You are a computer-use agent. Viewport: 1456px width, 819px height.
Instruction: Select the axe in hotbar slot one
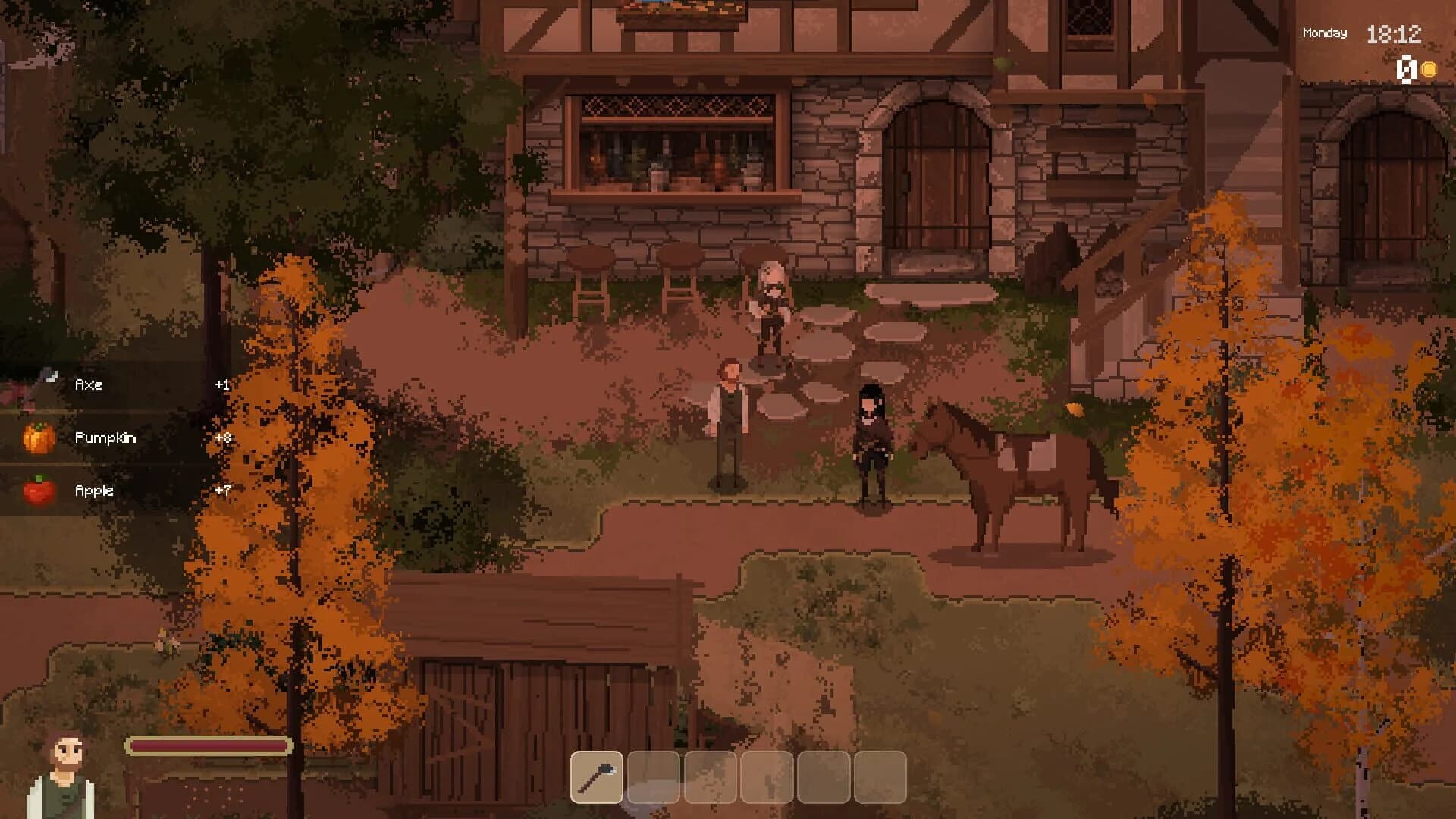click(596, 775)
